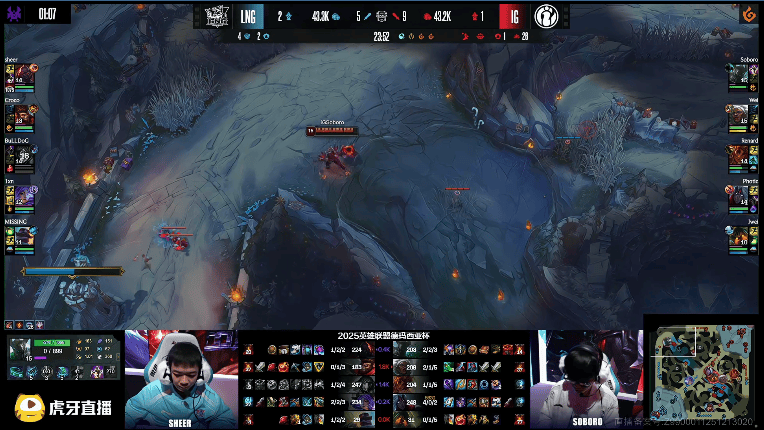This screenshot has width=764, height=430.
Task: Click the purple crab icon beside the timer
Action: pyautogui.click(x=17, y=14)
